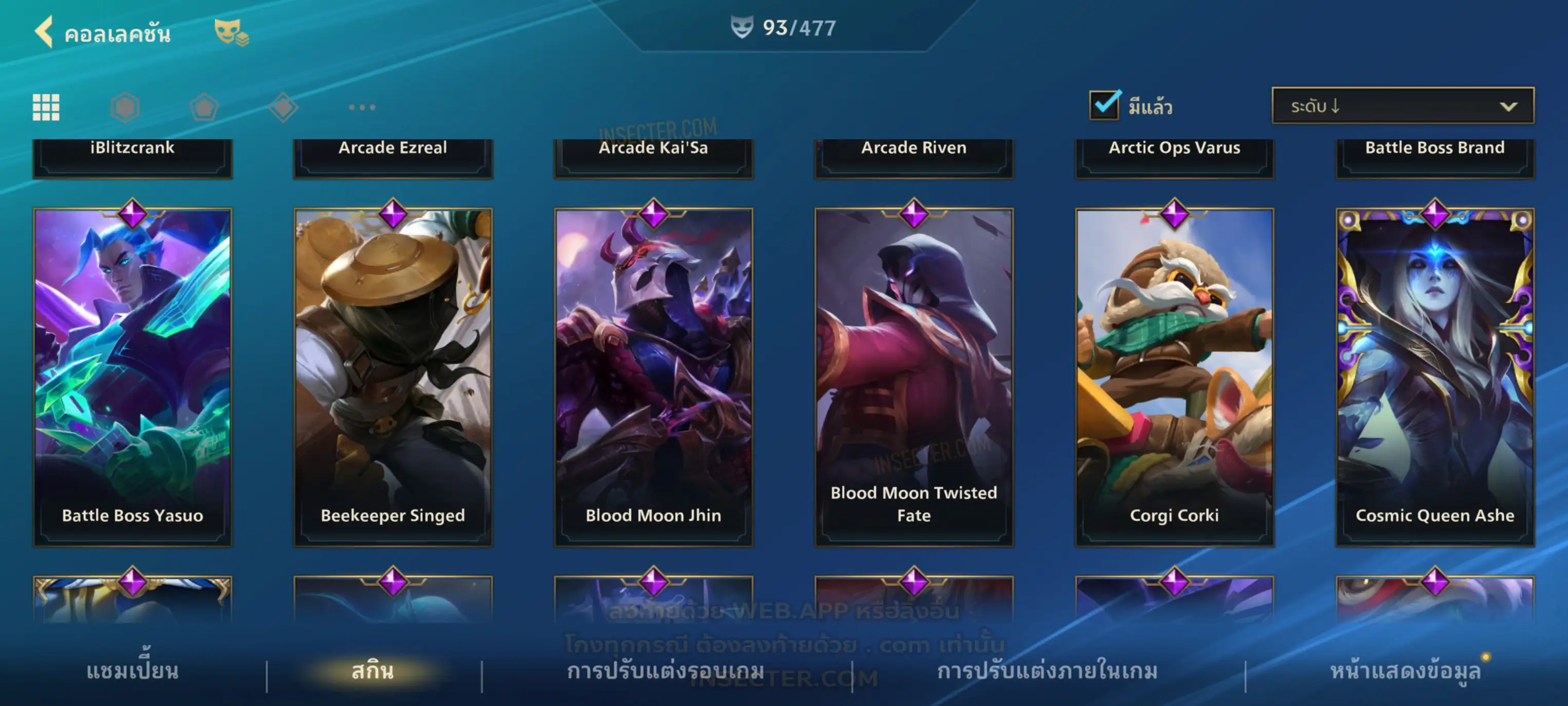Viewport: 1568px width, 706px height.
Task: Select the grid view filter
Action: point(46,107)
